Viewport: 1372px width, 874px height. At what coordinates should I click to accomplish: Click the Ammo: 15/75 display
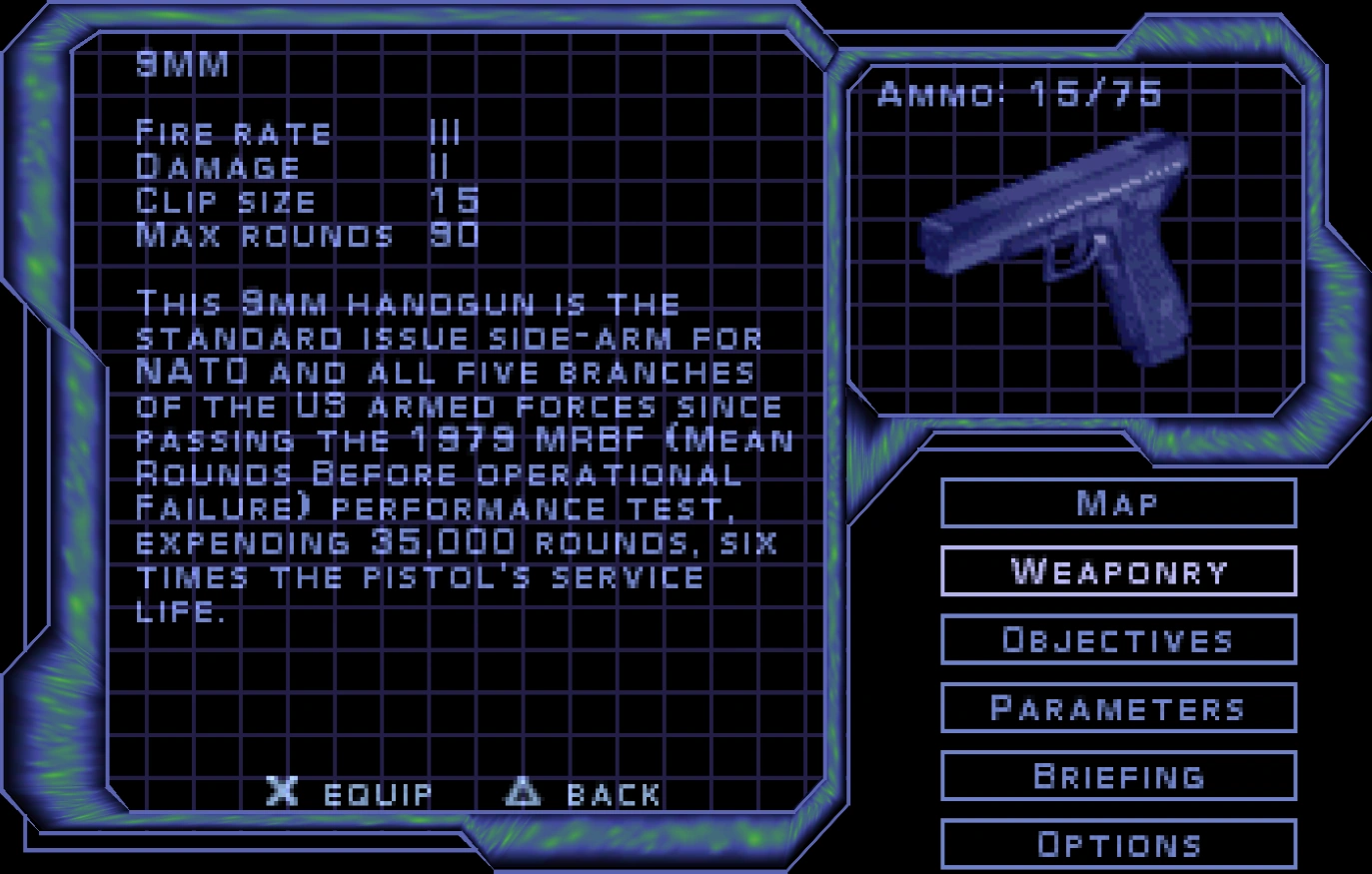[1021, 92]
